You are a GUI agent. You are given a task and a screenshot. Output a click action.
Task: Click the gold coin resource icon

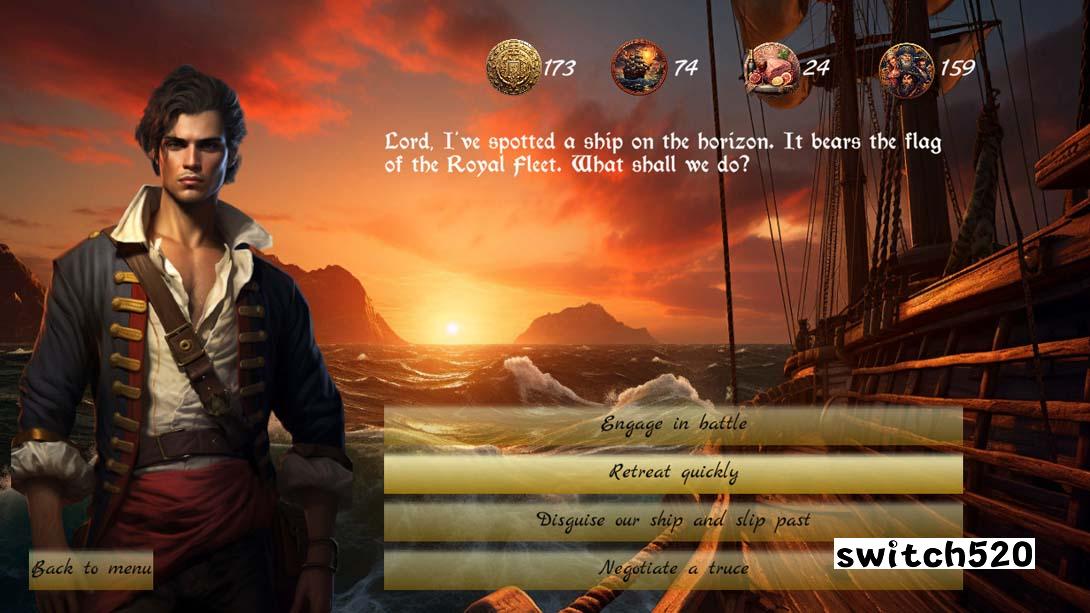point(513,67)
